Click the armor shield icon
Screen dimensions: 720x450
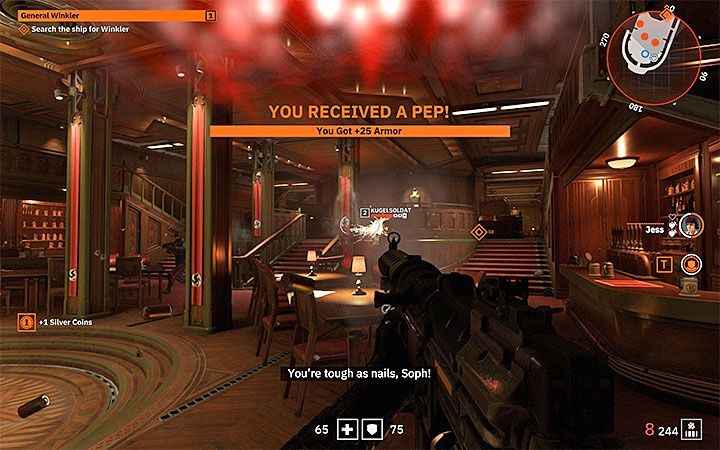(370, 430)
